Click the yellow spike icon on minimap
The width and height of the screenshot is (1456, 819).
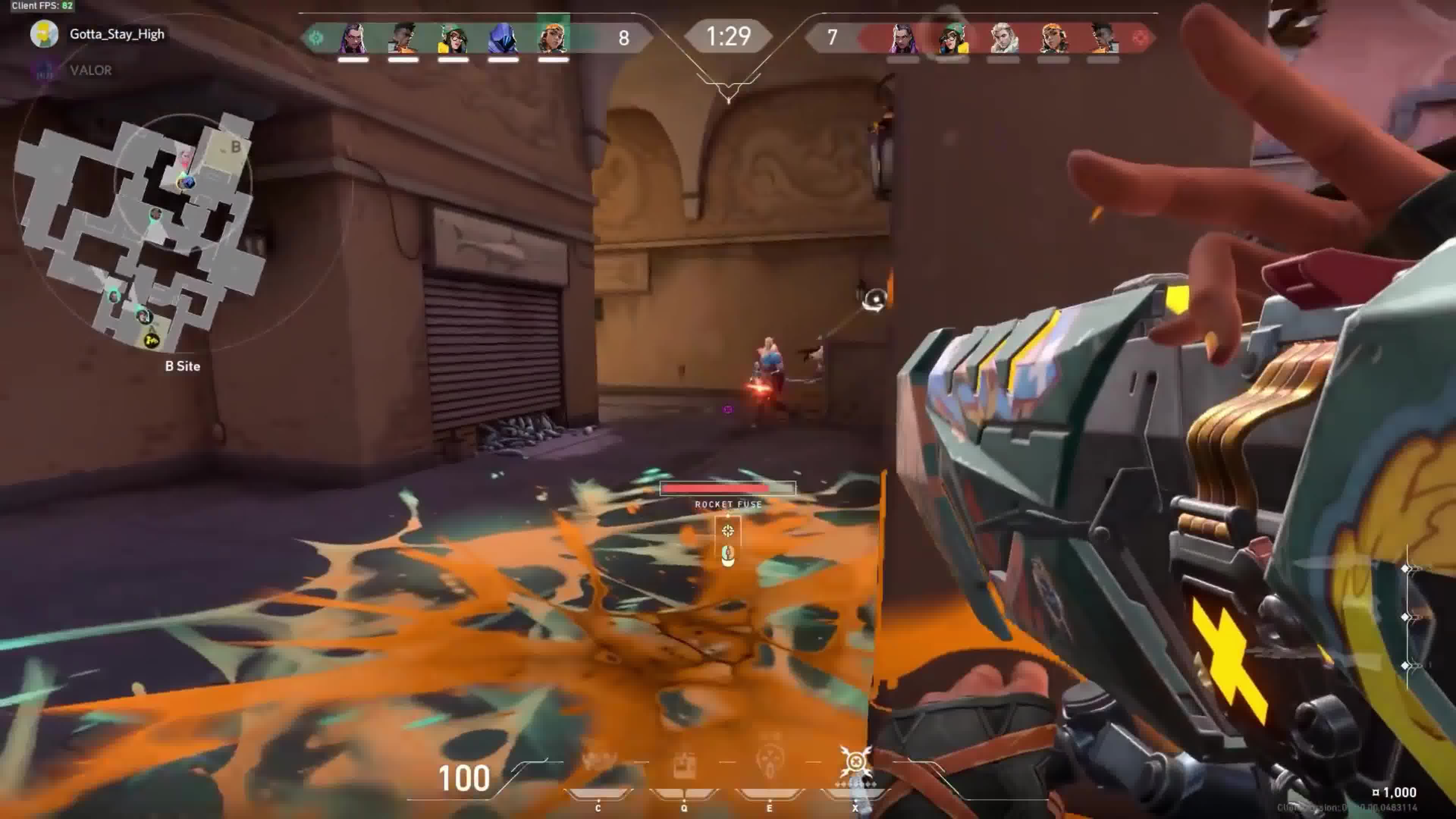click(x=152, y=340)
